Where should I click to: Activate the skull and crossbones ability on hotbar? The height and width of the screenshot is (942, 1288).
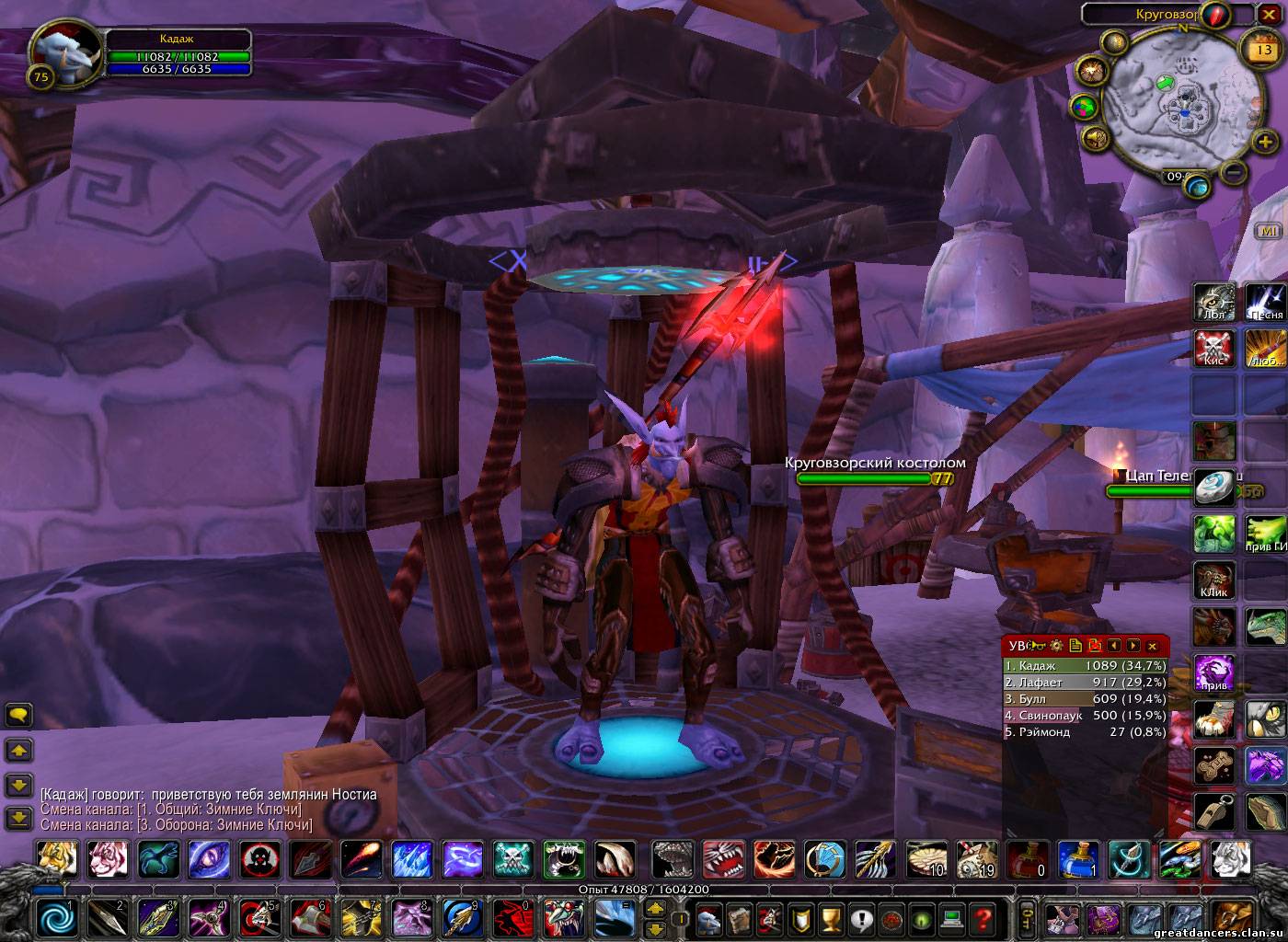(512, 859)
